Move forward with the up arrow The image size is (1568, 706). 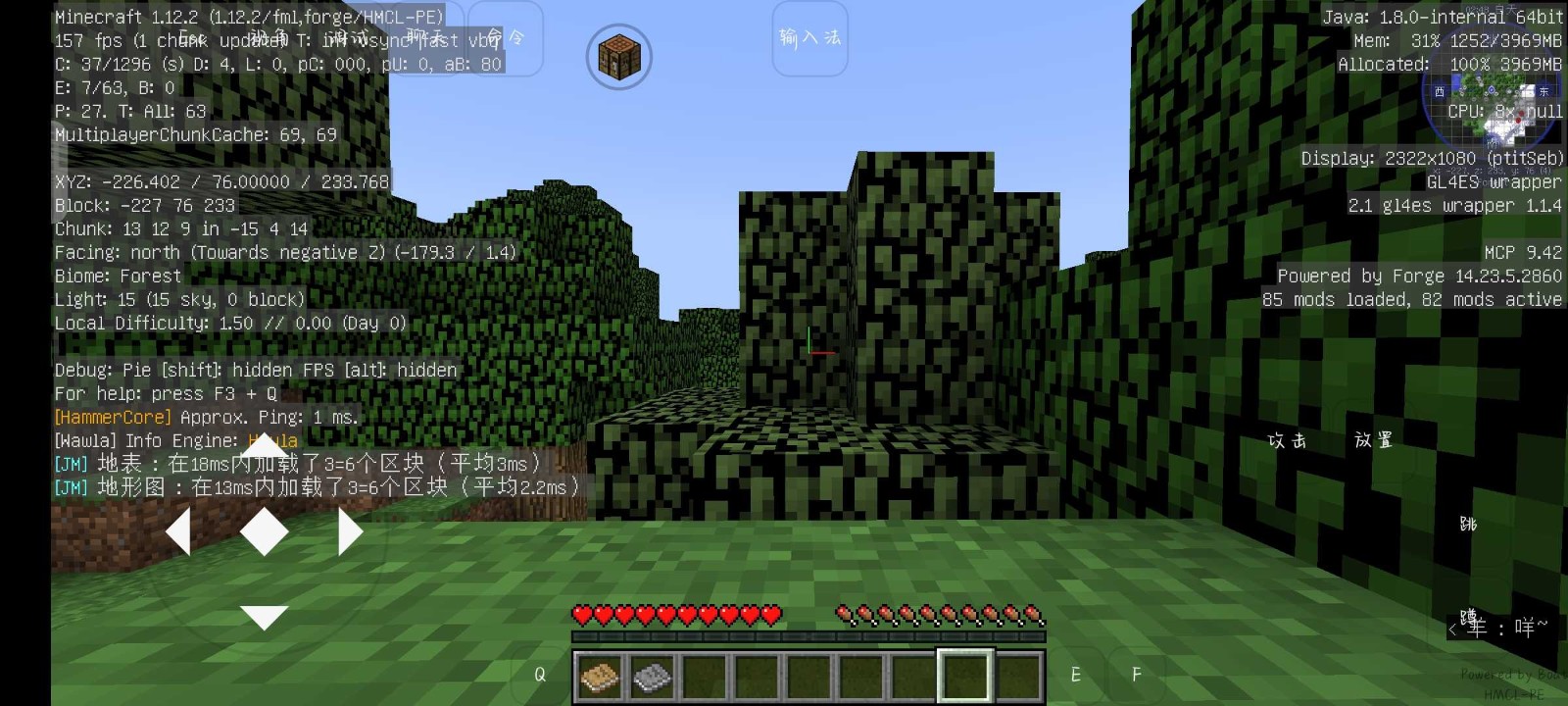(x=264, y=447)
